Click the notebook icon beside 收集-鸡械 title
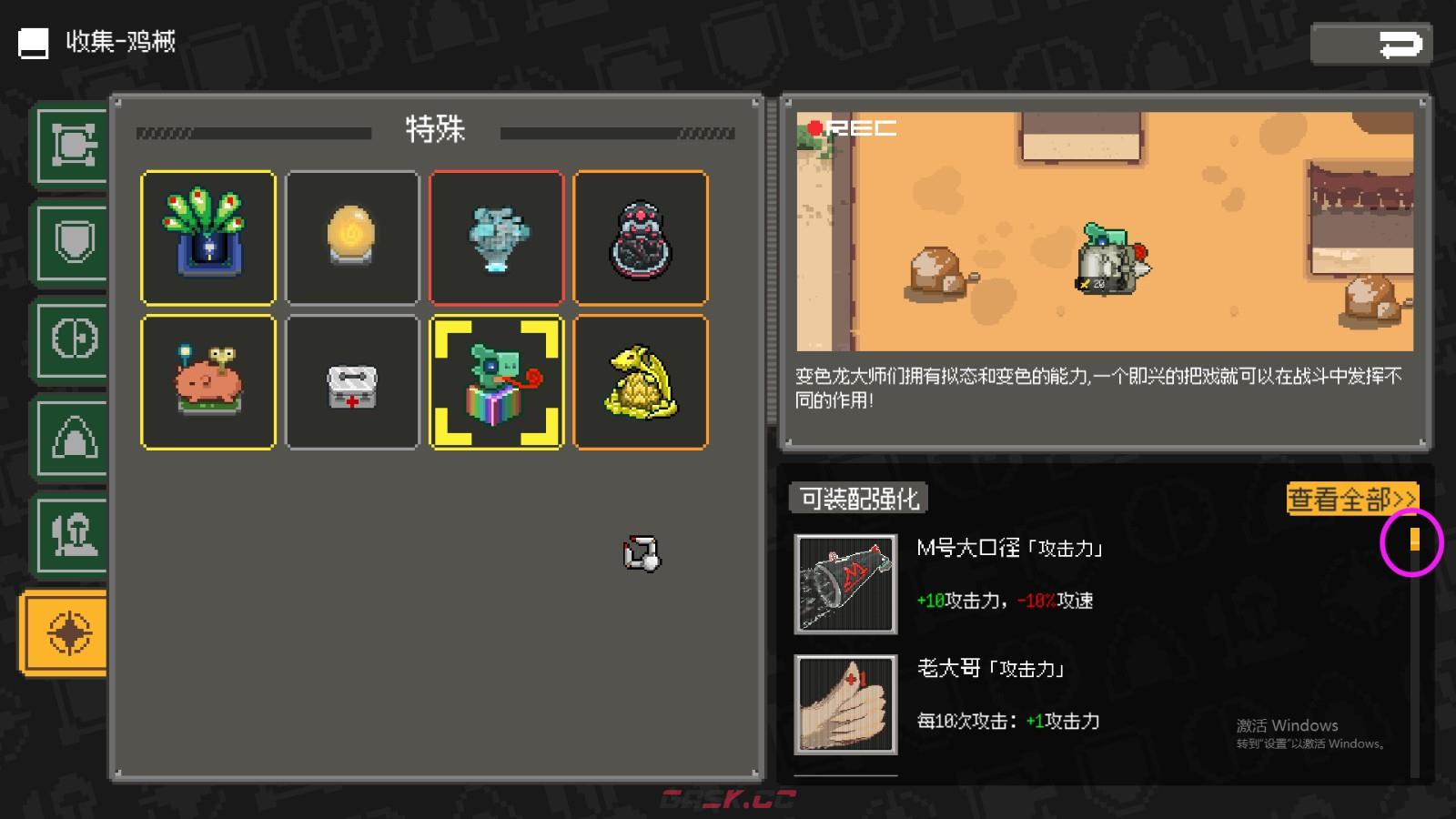The width and height of the screenshot is (1456, 819). click(33, 43)
